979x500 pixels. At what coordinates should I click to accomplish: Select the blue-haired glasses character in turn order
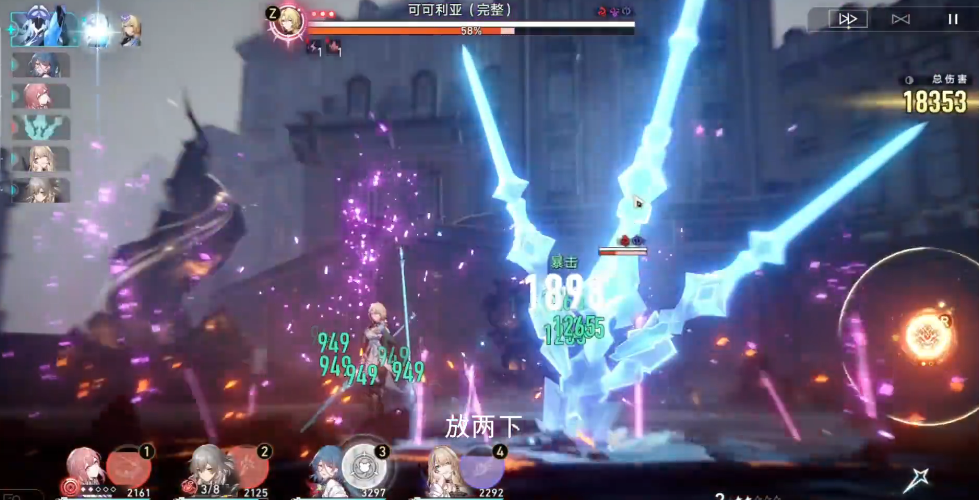[43, 65]
